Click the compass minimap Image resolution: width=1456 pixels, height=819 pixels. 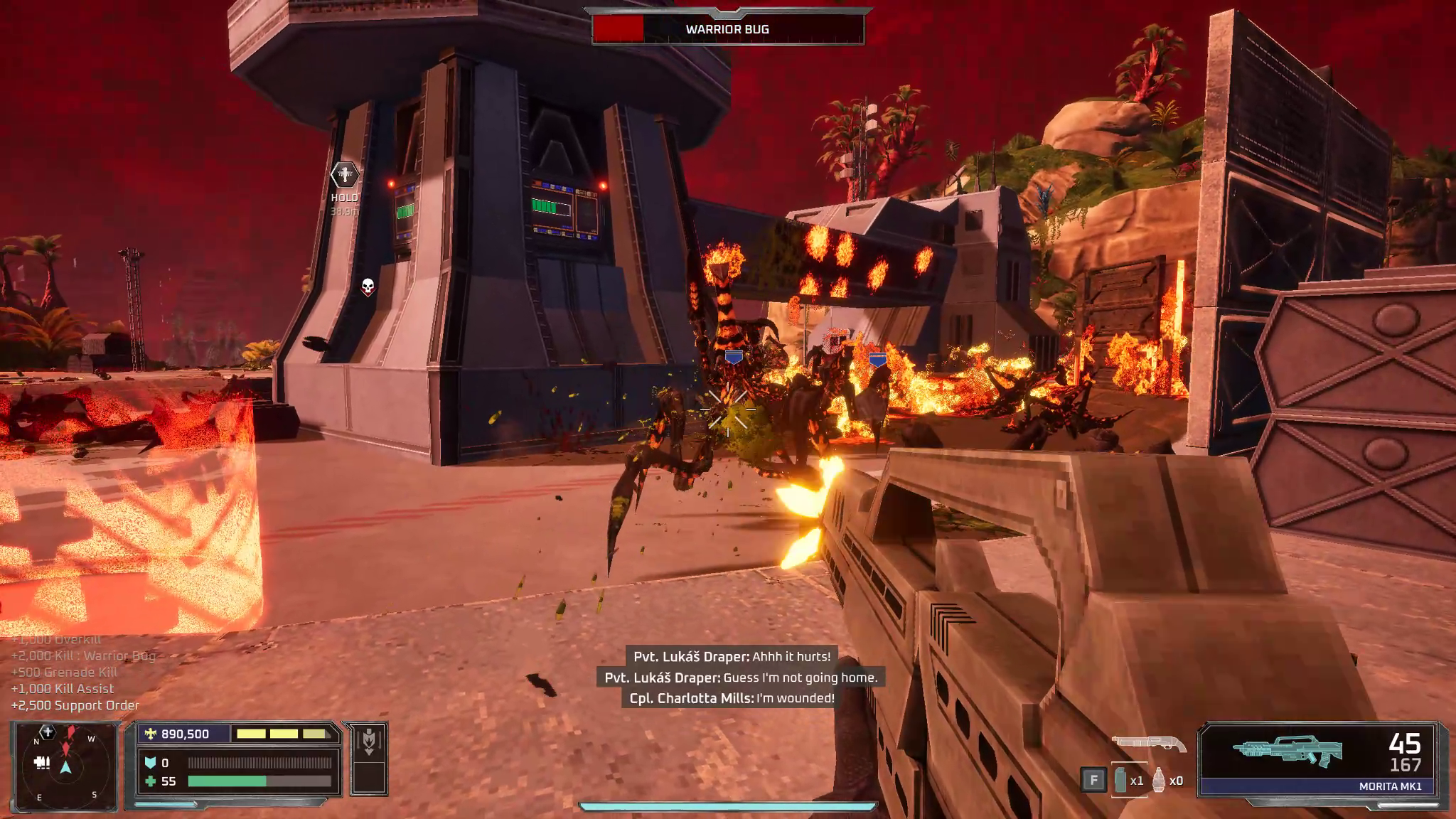point(65,766)
